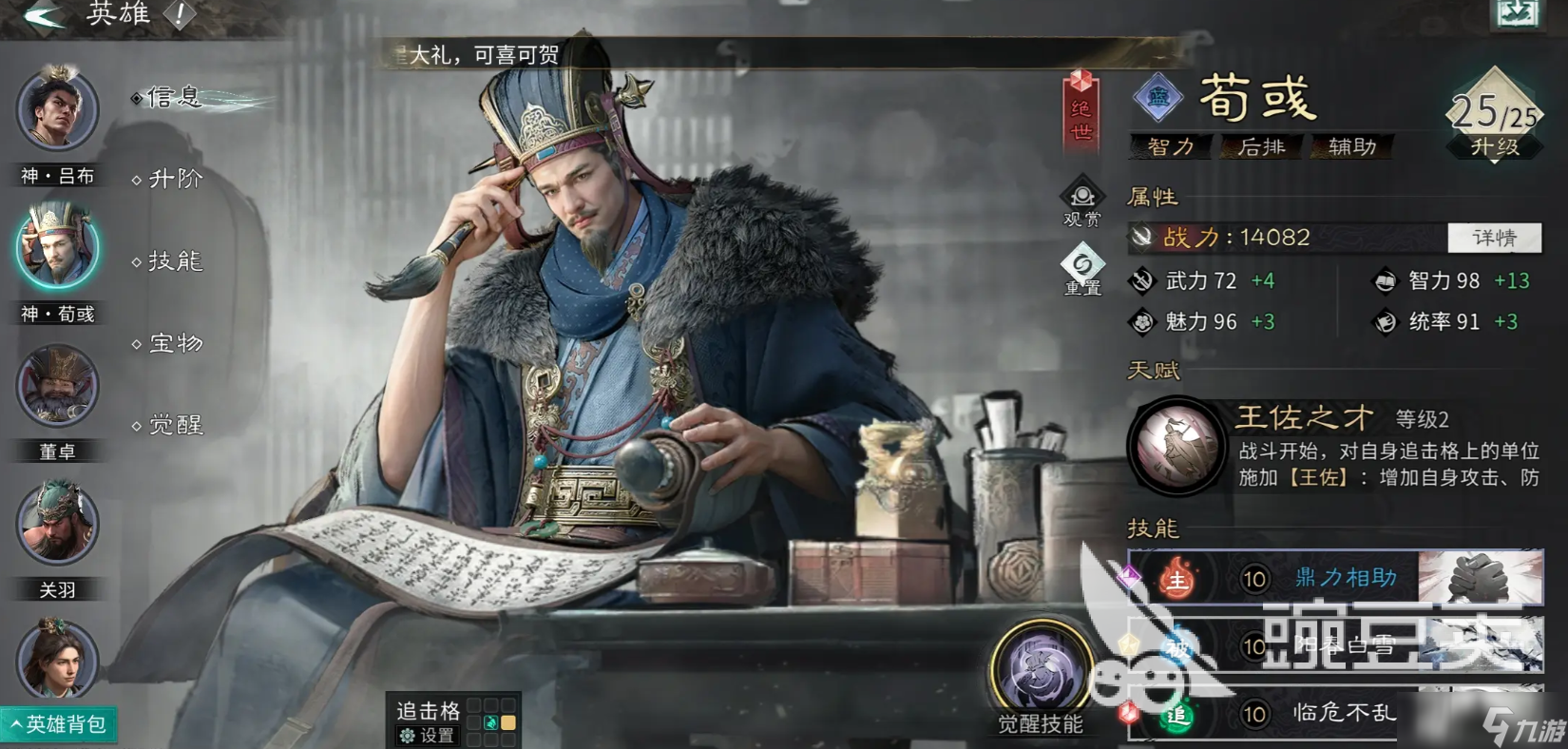1568x749 pixels.
Task: Click the yellow cell in the 追击格 grid
Action: point(510,722)
